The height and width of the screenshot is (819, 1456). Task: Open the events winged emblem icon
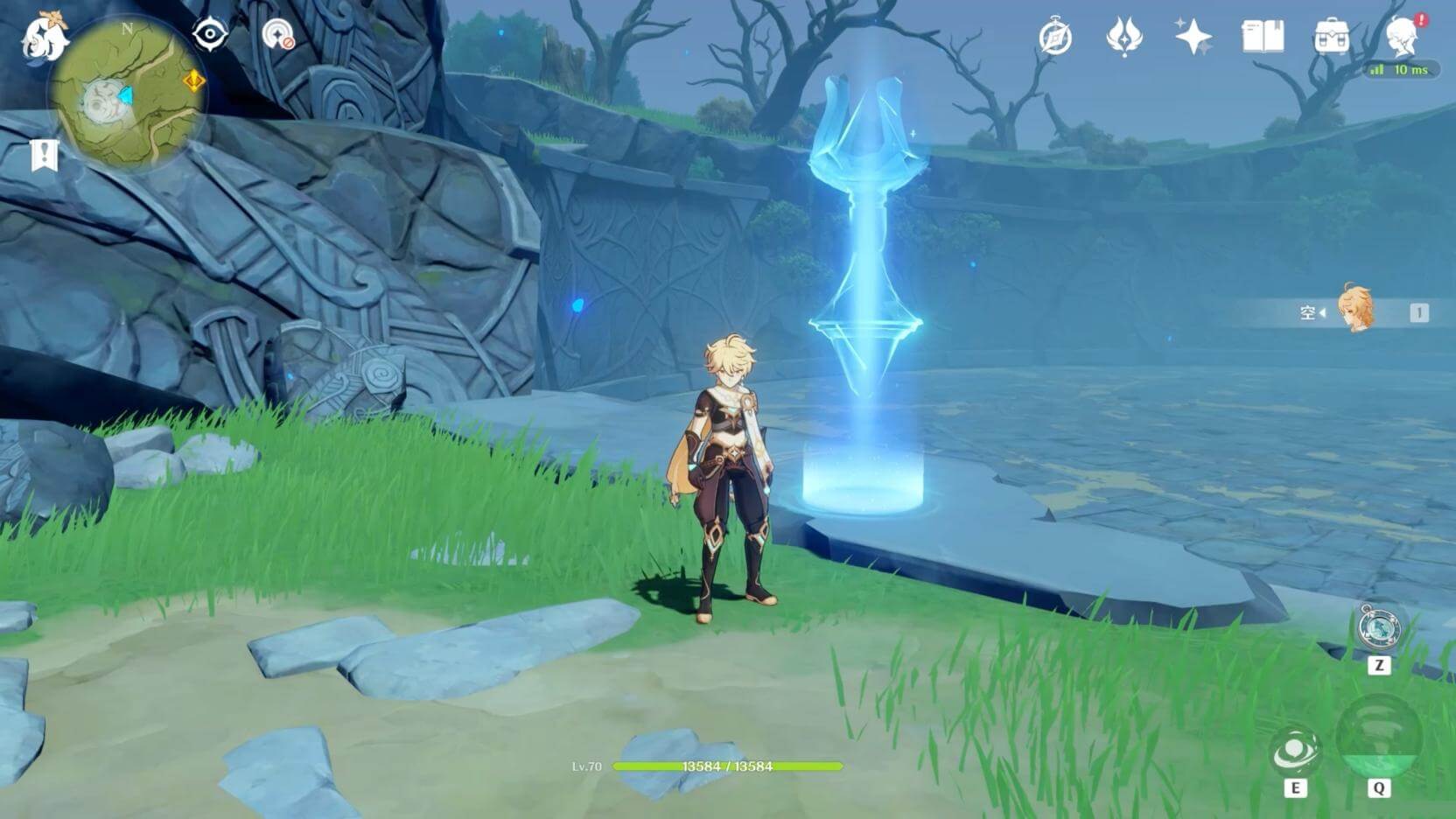(x=1124, y=38)
